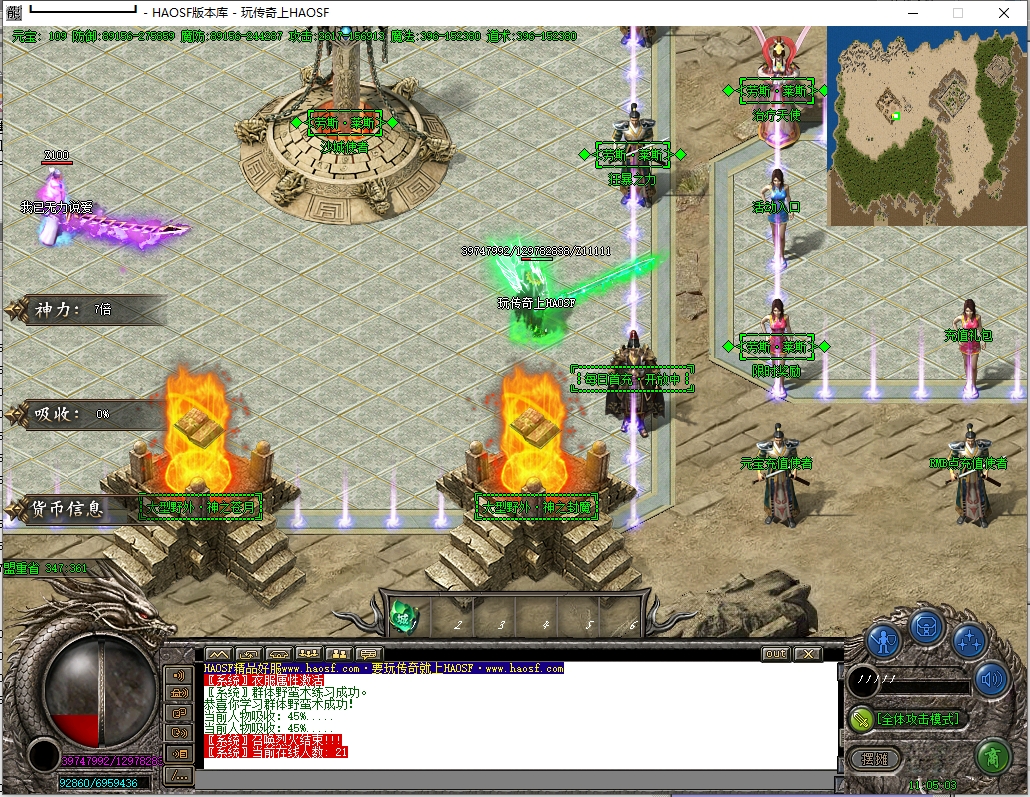Toggle sound with the blue speaker button
Image resolution: width=1030 pixels, height=797 pixels.
991,680
